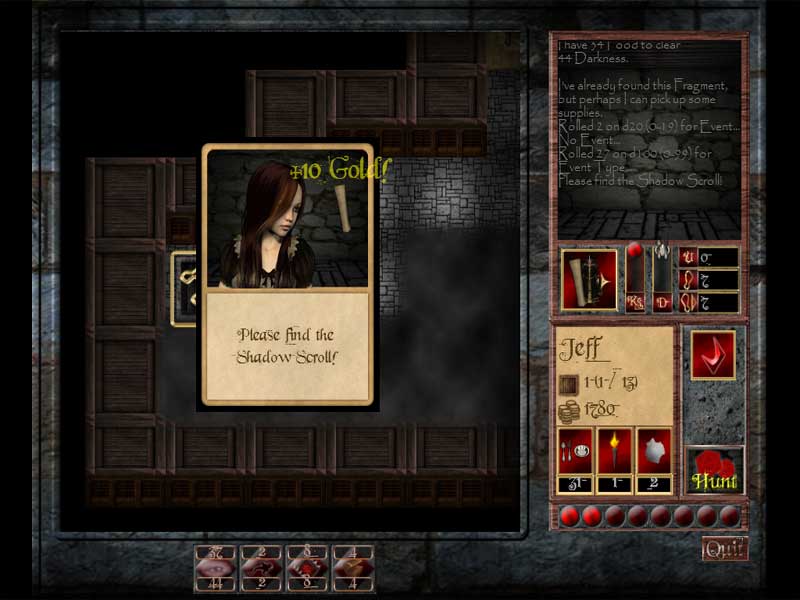This screenshot has width=800, height=600.
Task: Start a Hunt with the roses button
Action: point(715,471)
